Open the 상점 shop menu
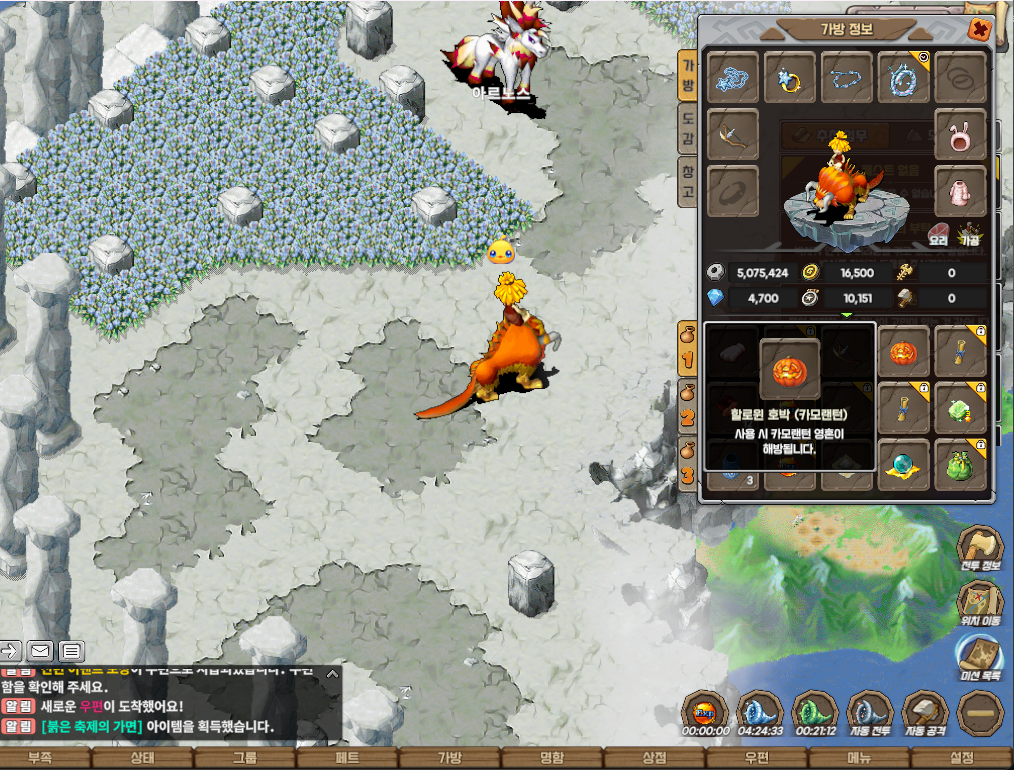This screenshot has height=770, width=1014. [x=655, y=758]
